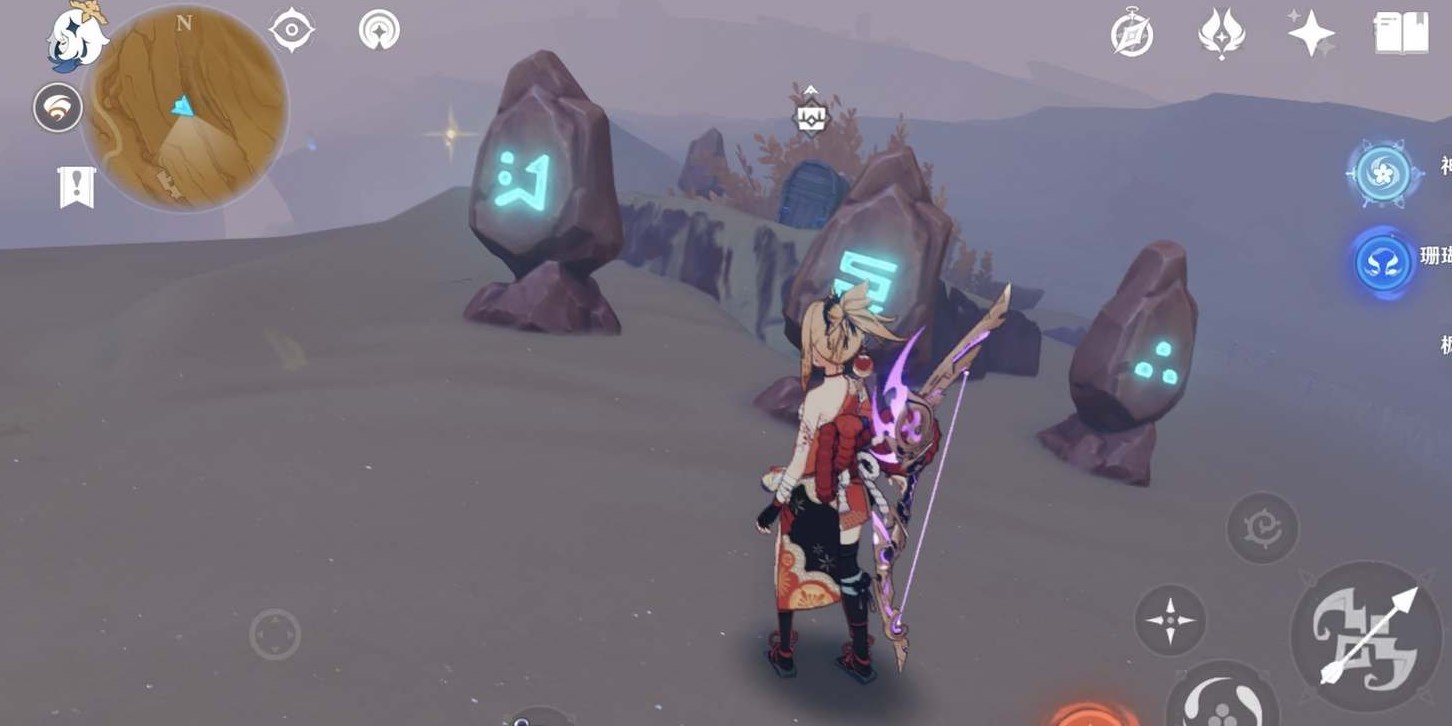Tap the spiral sprint button
The width and height of the screenshot is (1452, 726).
(x=1262, y=527)
